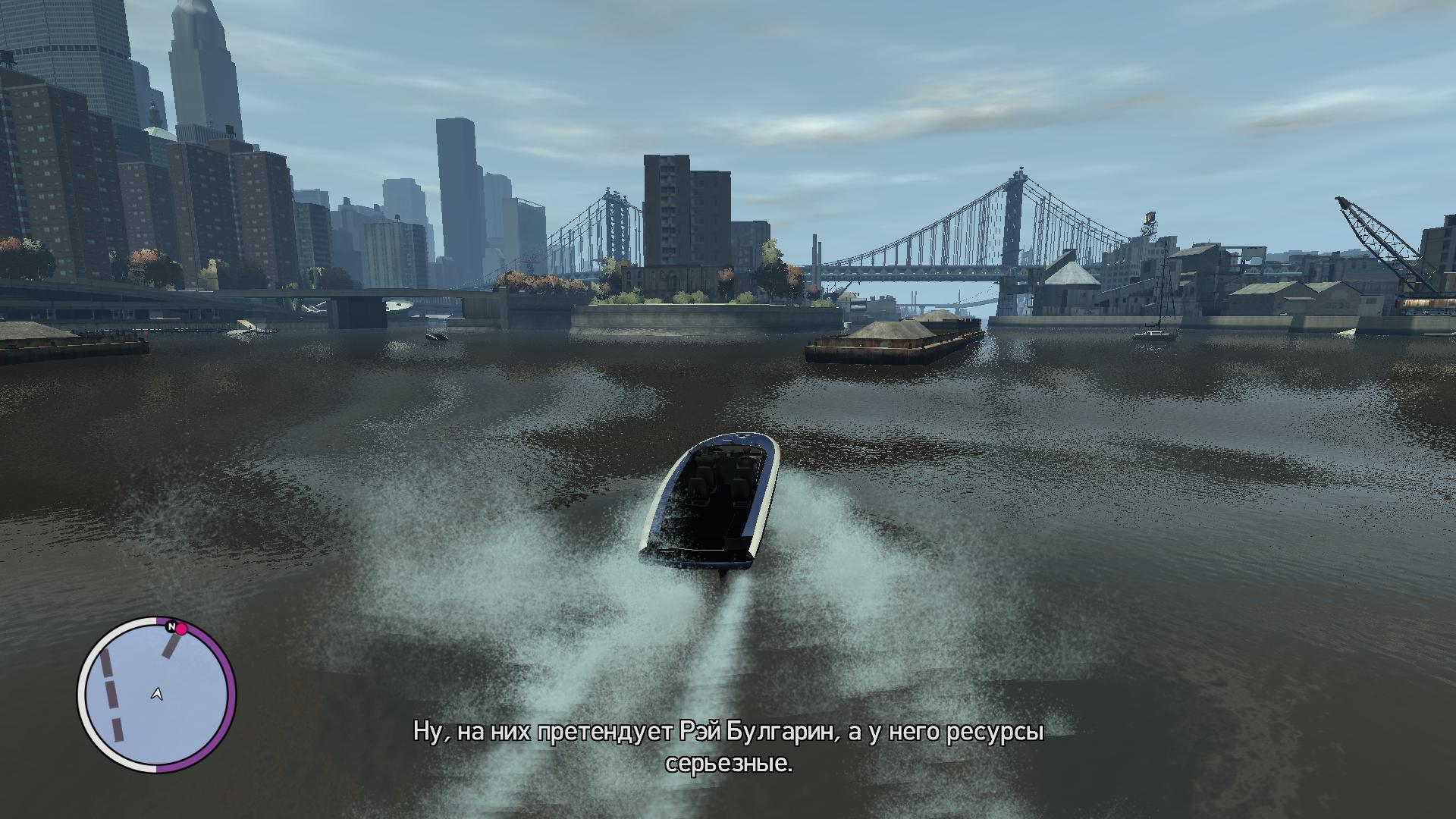Screen dimensions: 1456x819
Task: Click the north compass marker on the radar
Action: pos(171,627)
